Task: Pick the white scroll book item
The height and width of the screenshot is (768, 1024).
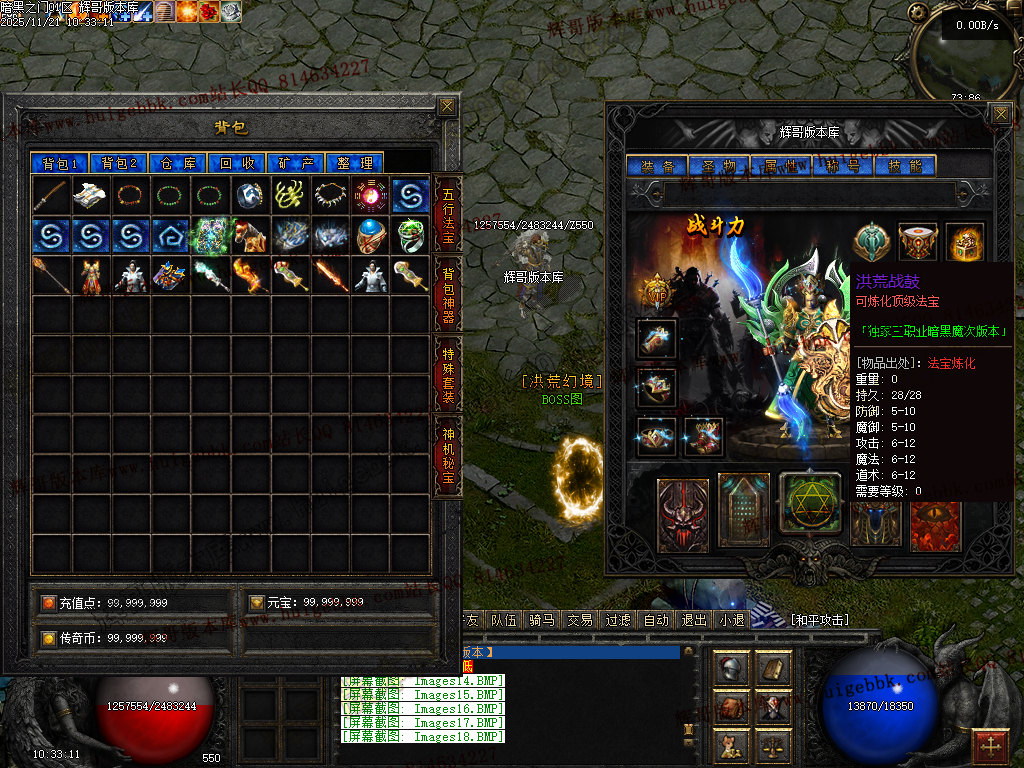Action: 91,195
